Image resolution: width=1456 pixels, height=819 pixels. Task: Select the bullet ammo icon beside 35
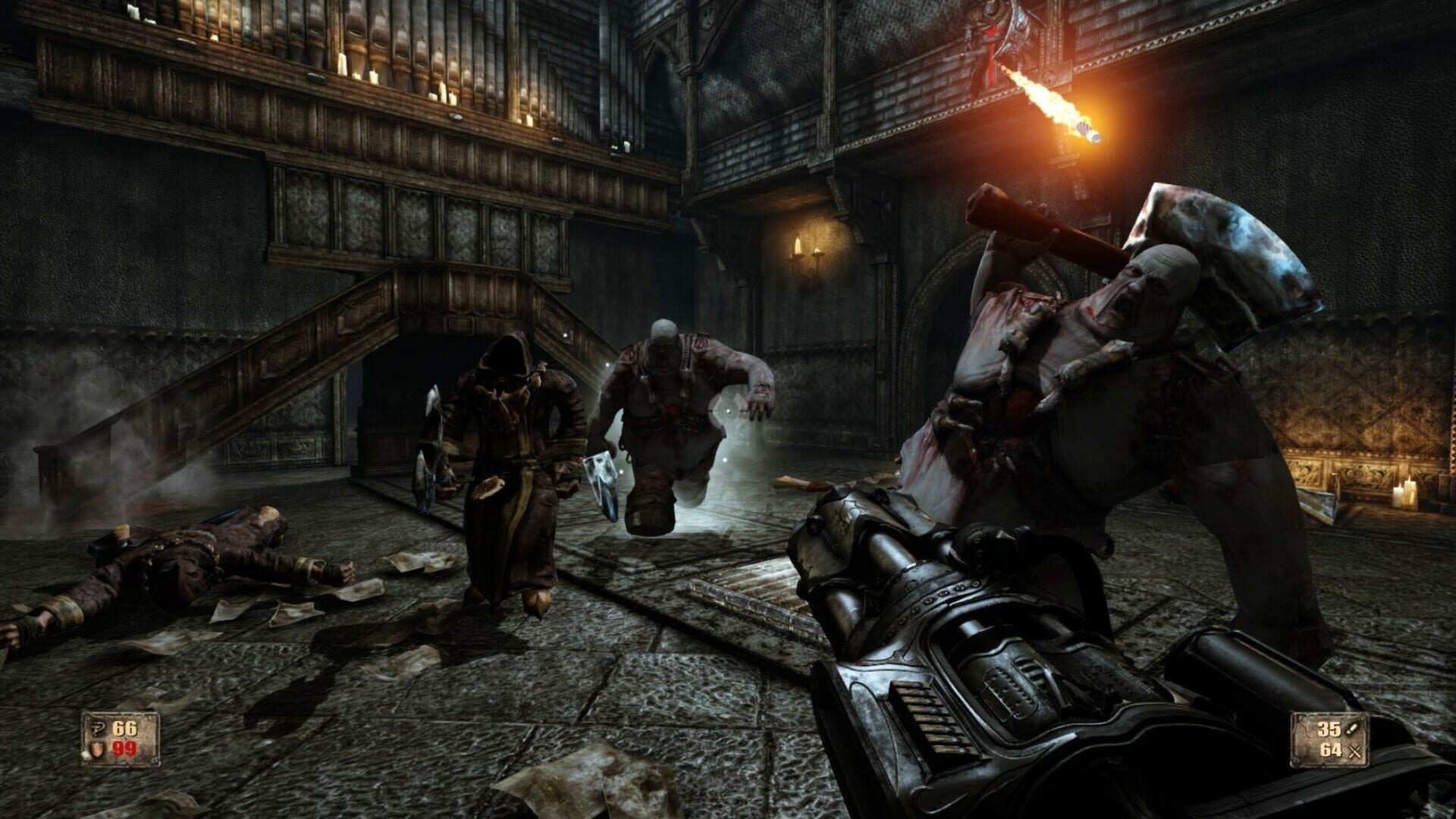(1352, 729)
